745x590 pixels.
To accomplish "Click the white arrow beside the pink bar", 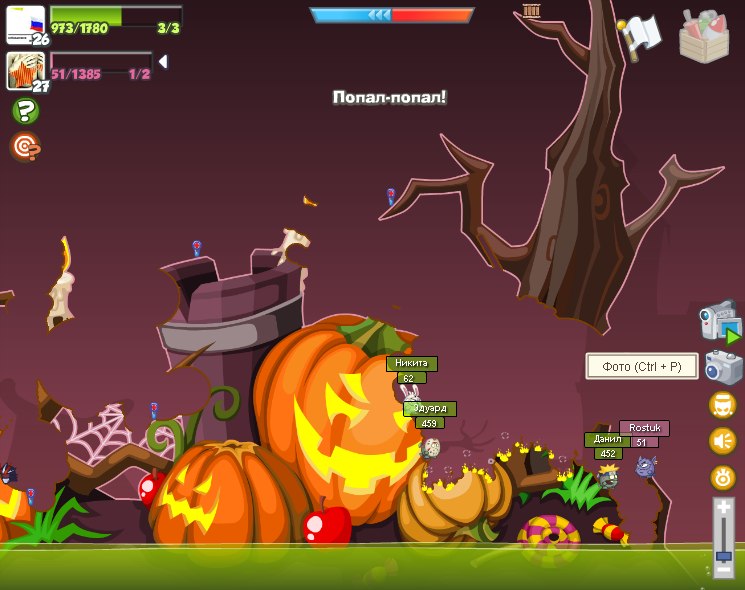I will pos(163,62).
